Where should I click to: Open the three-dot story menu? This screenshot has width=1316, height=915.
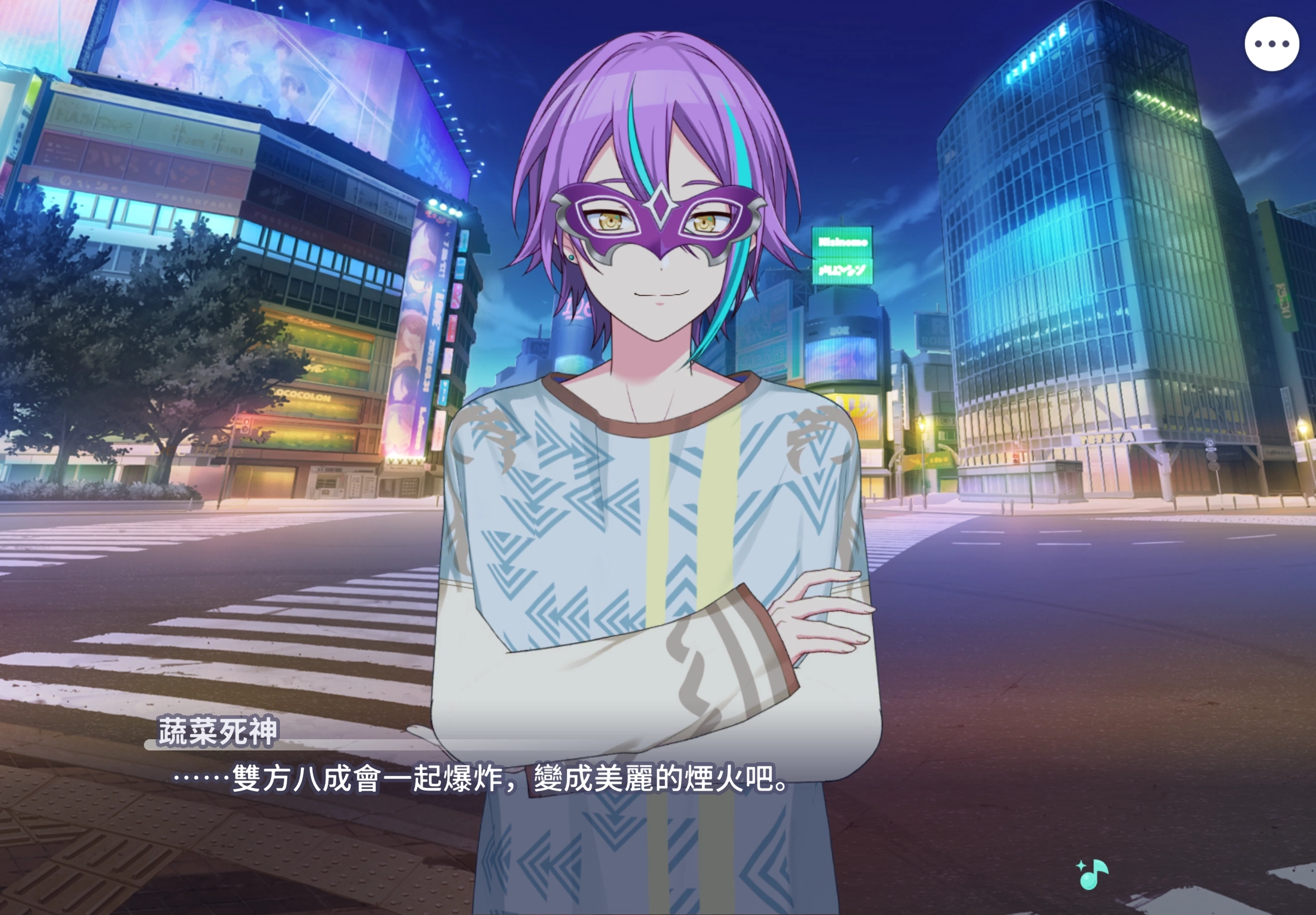point(1271,44)
